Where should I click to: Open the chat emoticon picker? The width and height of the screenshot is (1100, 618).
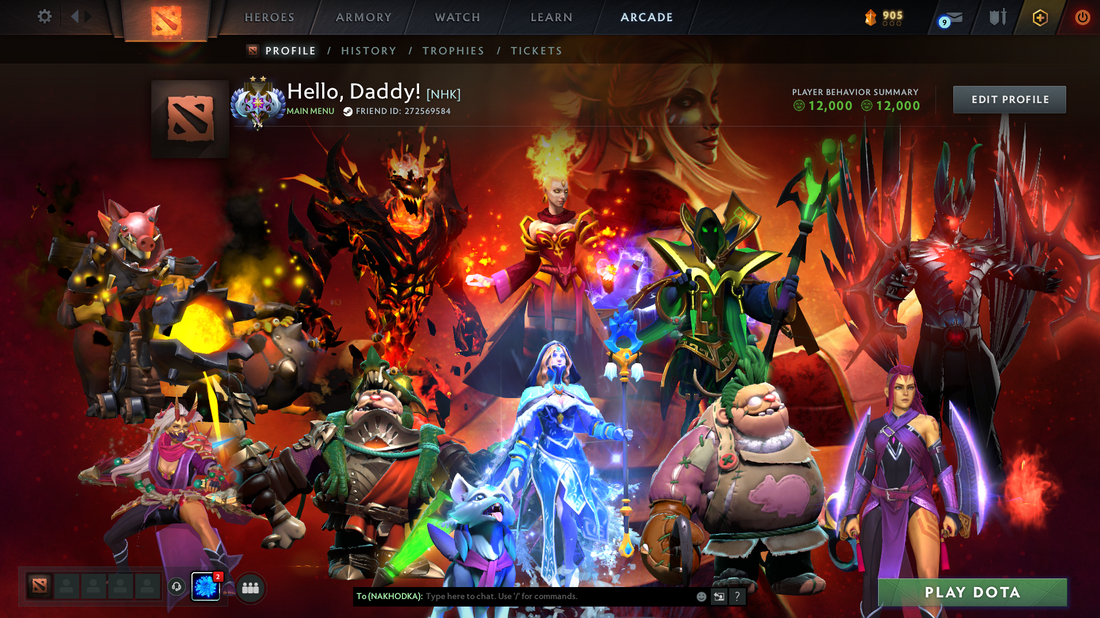[701, 596]
